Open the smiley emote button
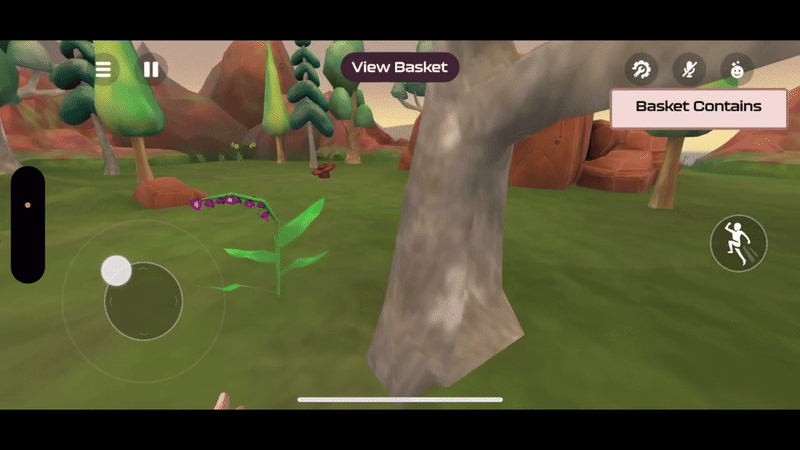Image resolution: width=800 pixels, height=450 pixels. click(x=737, y=70)
